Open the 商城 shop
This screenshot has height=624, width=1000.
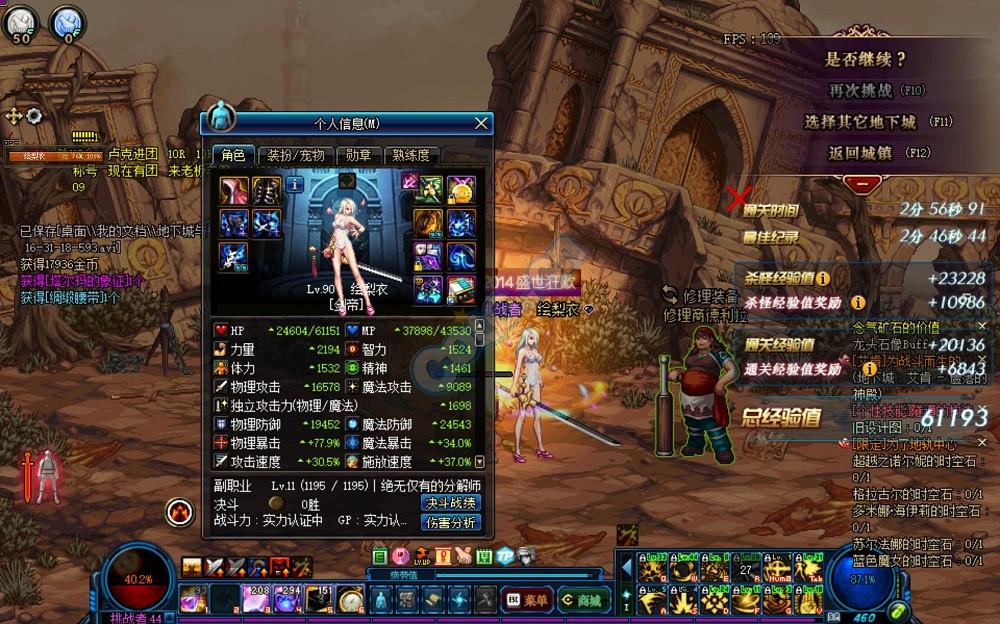(x=583, y=600)
